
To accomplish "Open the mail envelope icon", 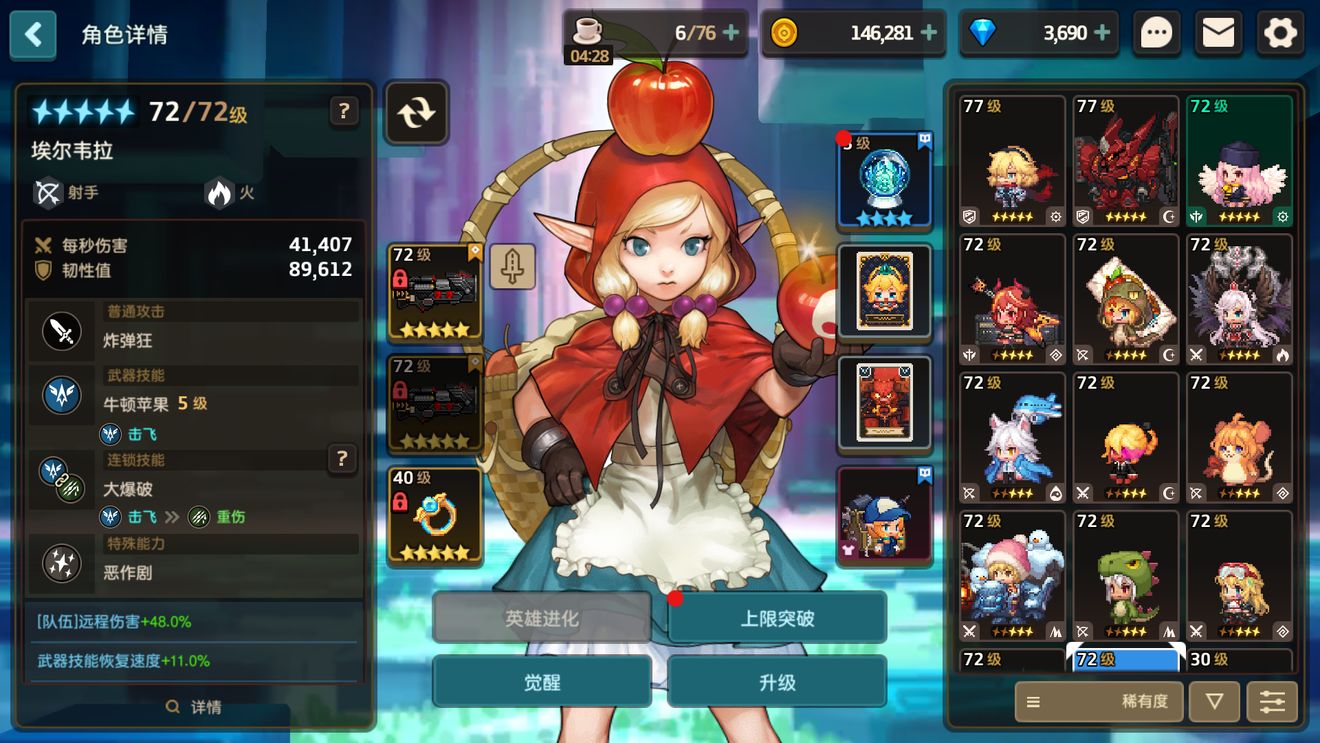I will (x=1218, y=34).
